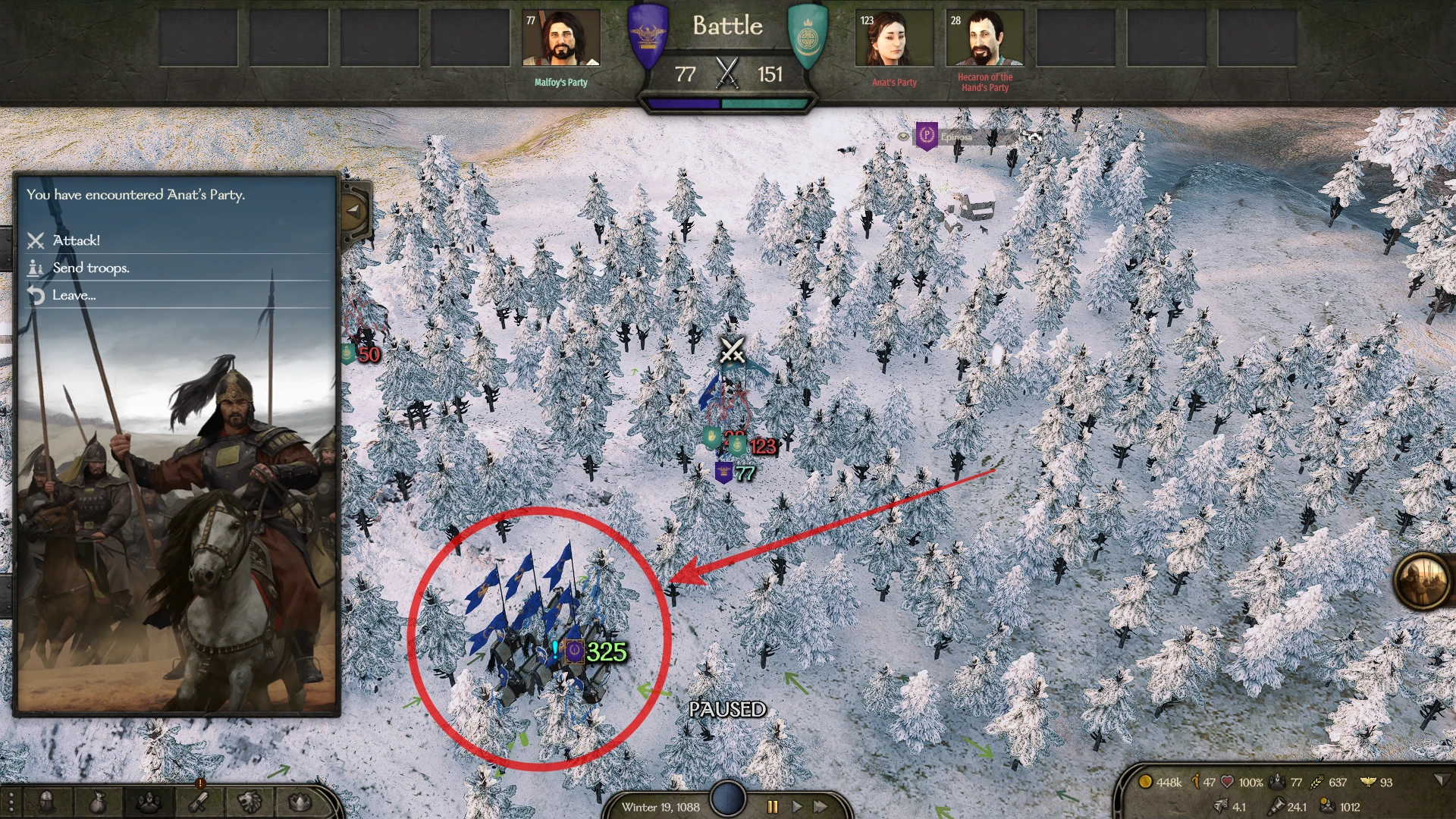Click the pause time button
Screen dimensions: 1456x819
pos(773,807)
